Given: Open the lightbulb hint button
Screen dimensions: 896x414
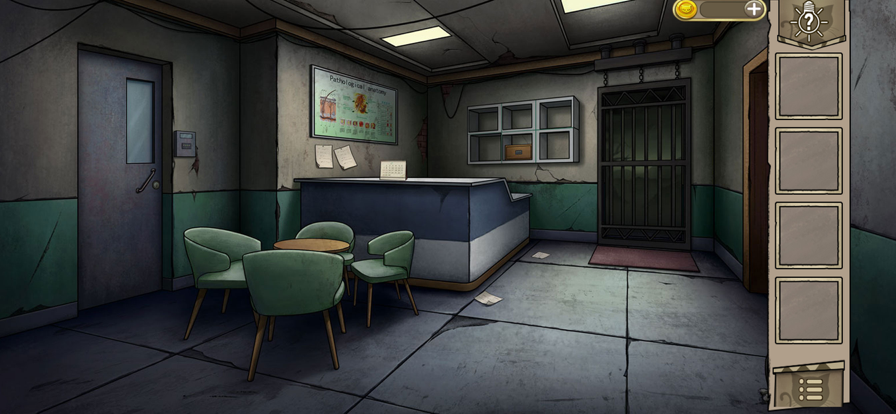Looking at the screenshot, I should [808, 20].
